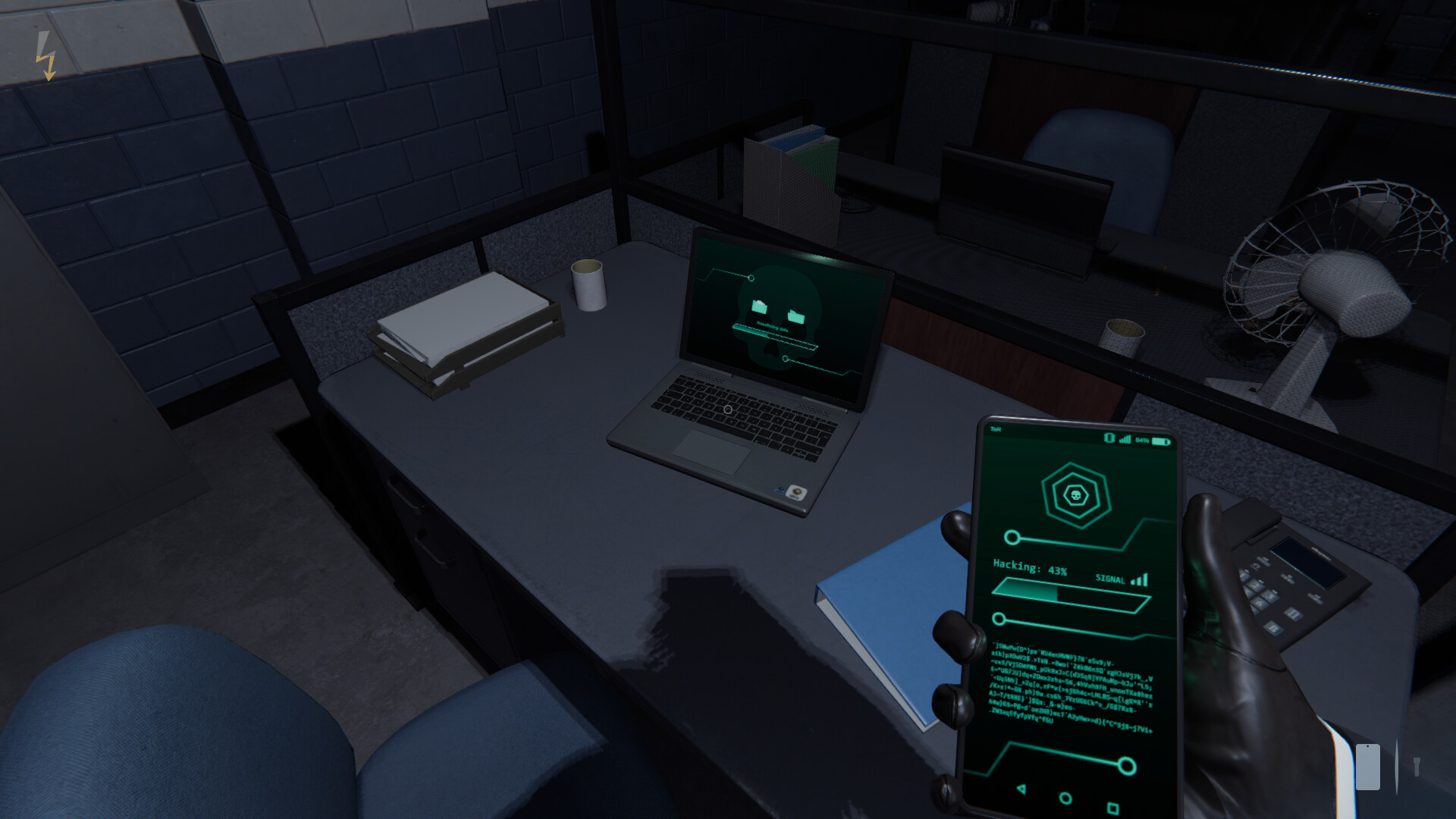This screenshot has width=1456, height=819.
Task: Click the left folder icon in the skull's eye
Action: [x=759, y=307]
